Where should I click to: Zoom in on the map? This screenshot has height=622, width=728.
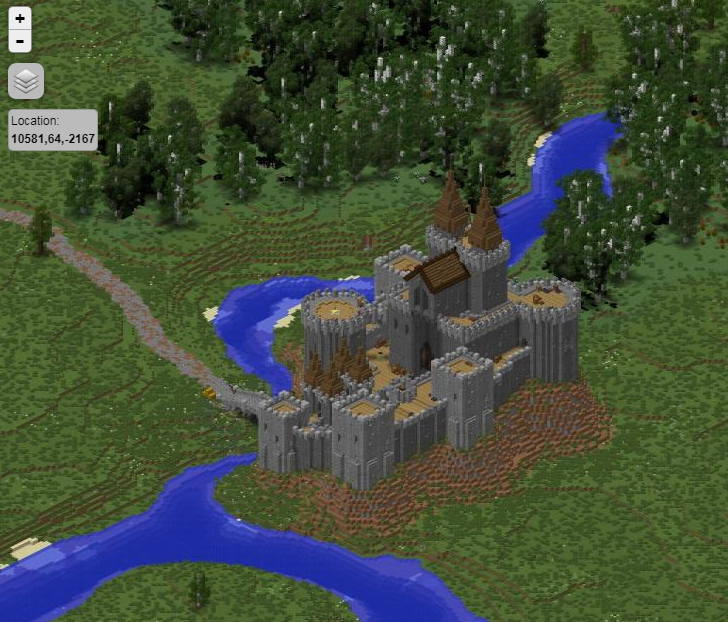20,18
